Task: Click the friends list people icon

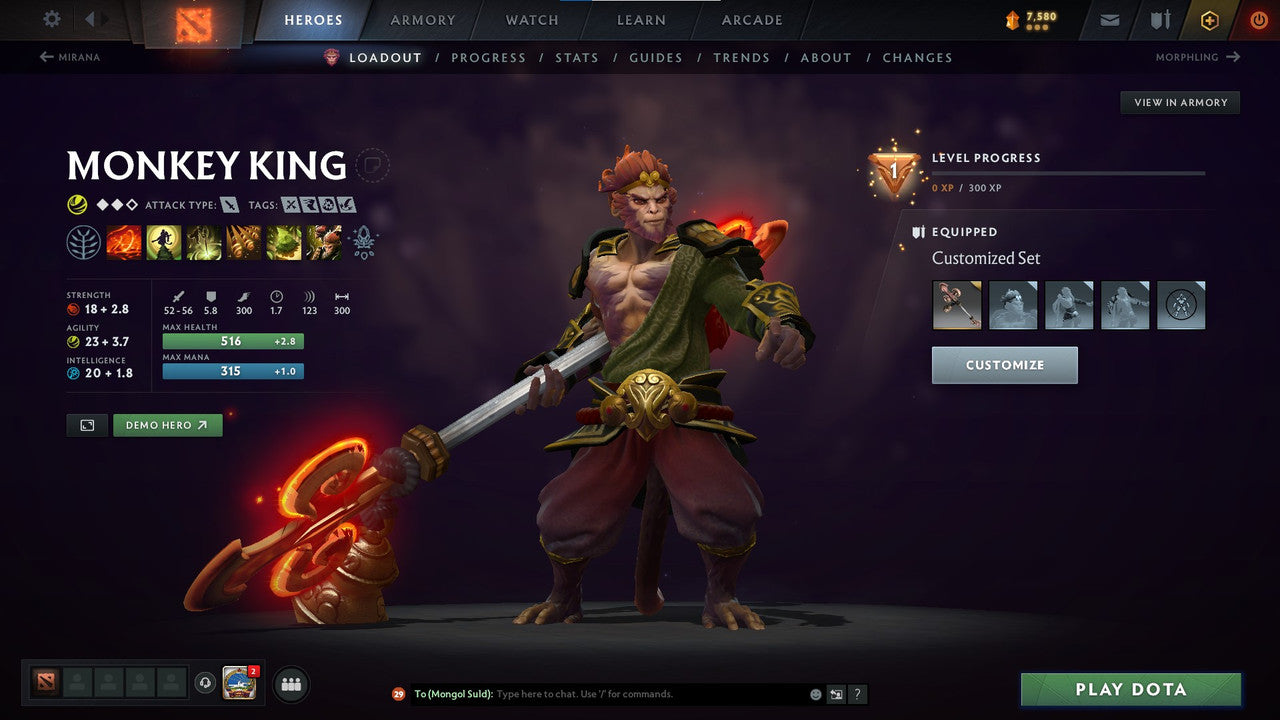Action: pyautogui.click(x=290, y=684)
